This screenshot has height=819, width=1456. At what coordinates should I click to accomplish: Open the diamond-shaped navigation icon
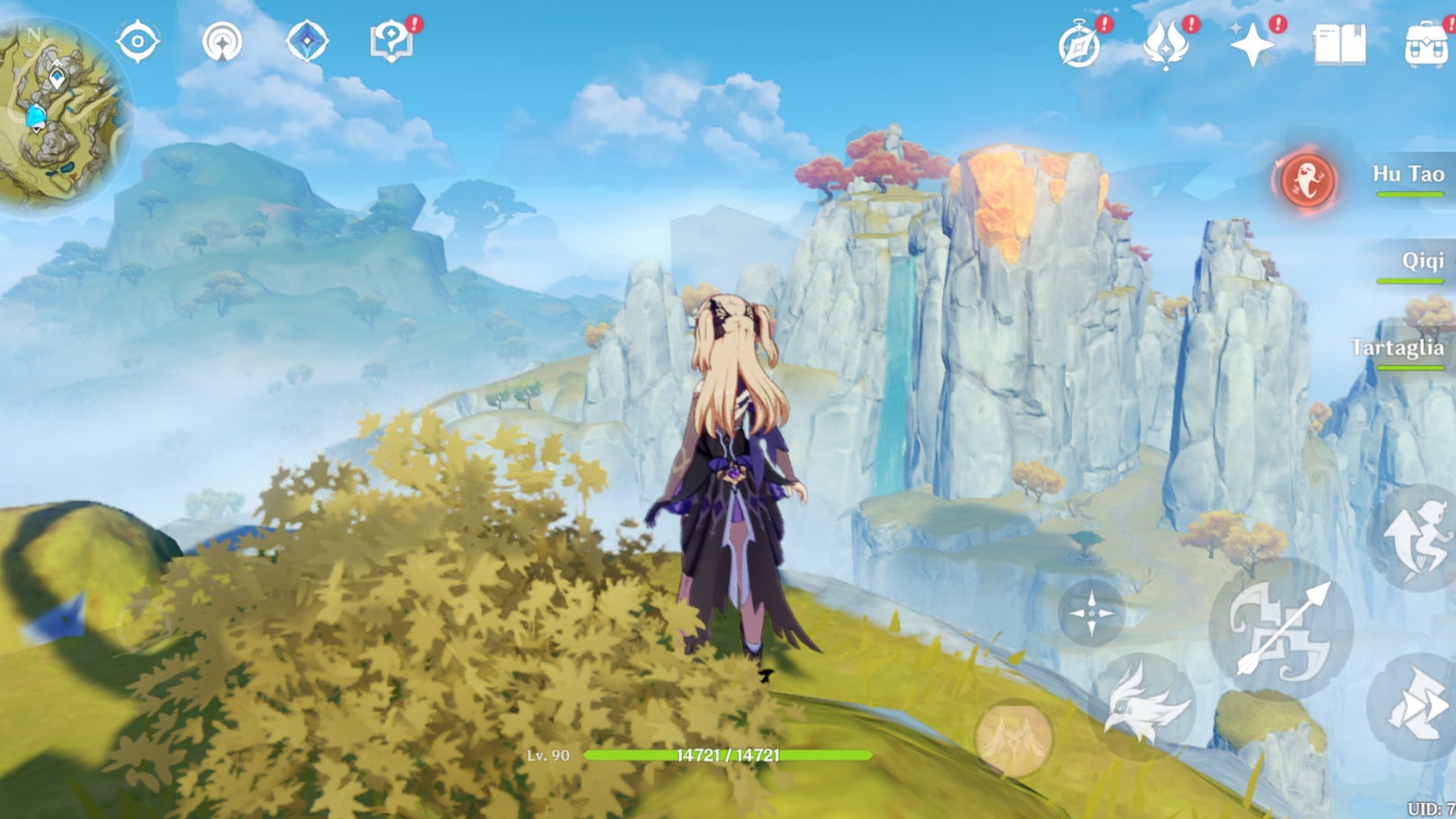(x=306, y=42)
